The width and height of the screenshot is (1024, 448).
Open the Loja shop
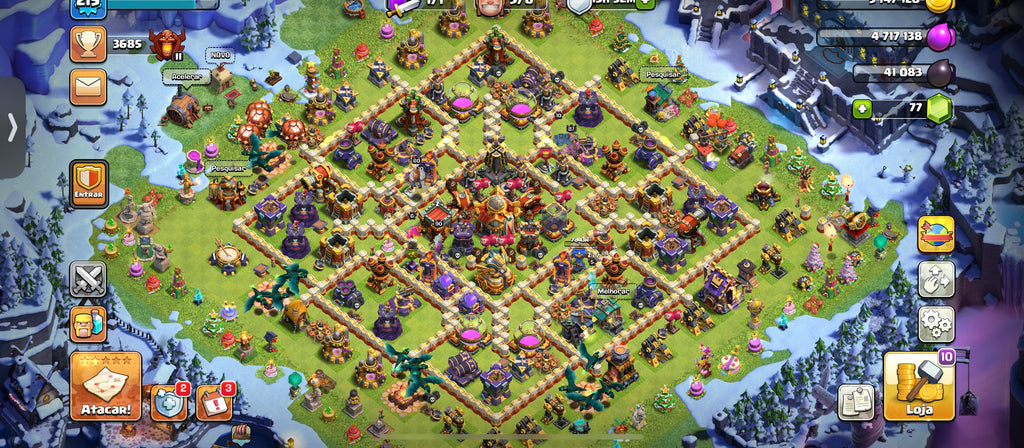(x=913, y=386)
